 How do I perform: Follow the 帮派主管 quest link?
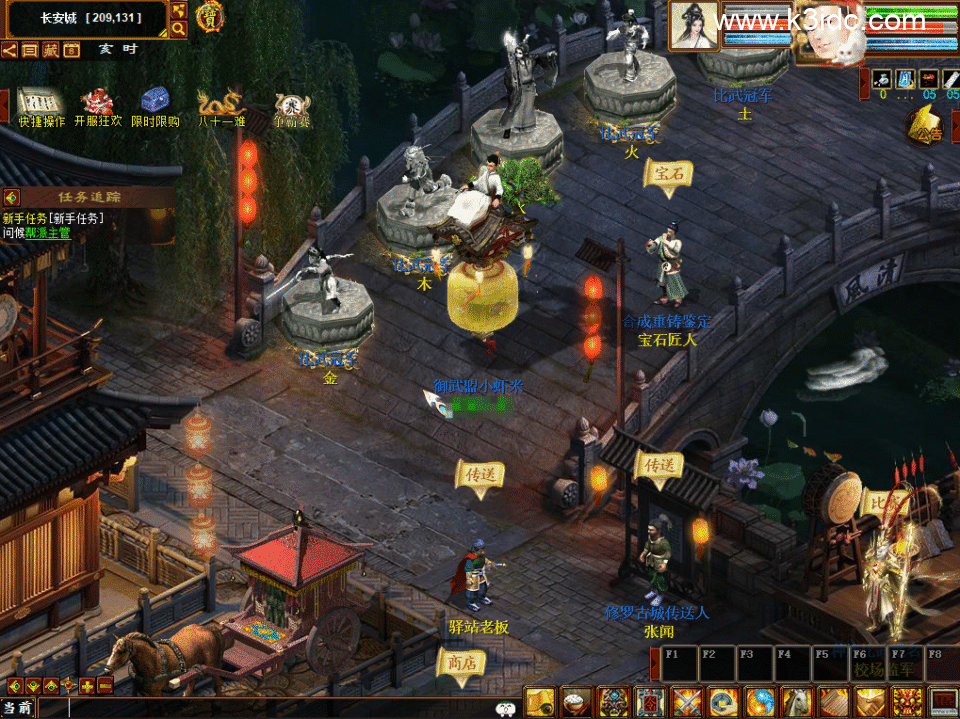(48, 232)
